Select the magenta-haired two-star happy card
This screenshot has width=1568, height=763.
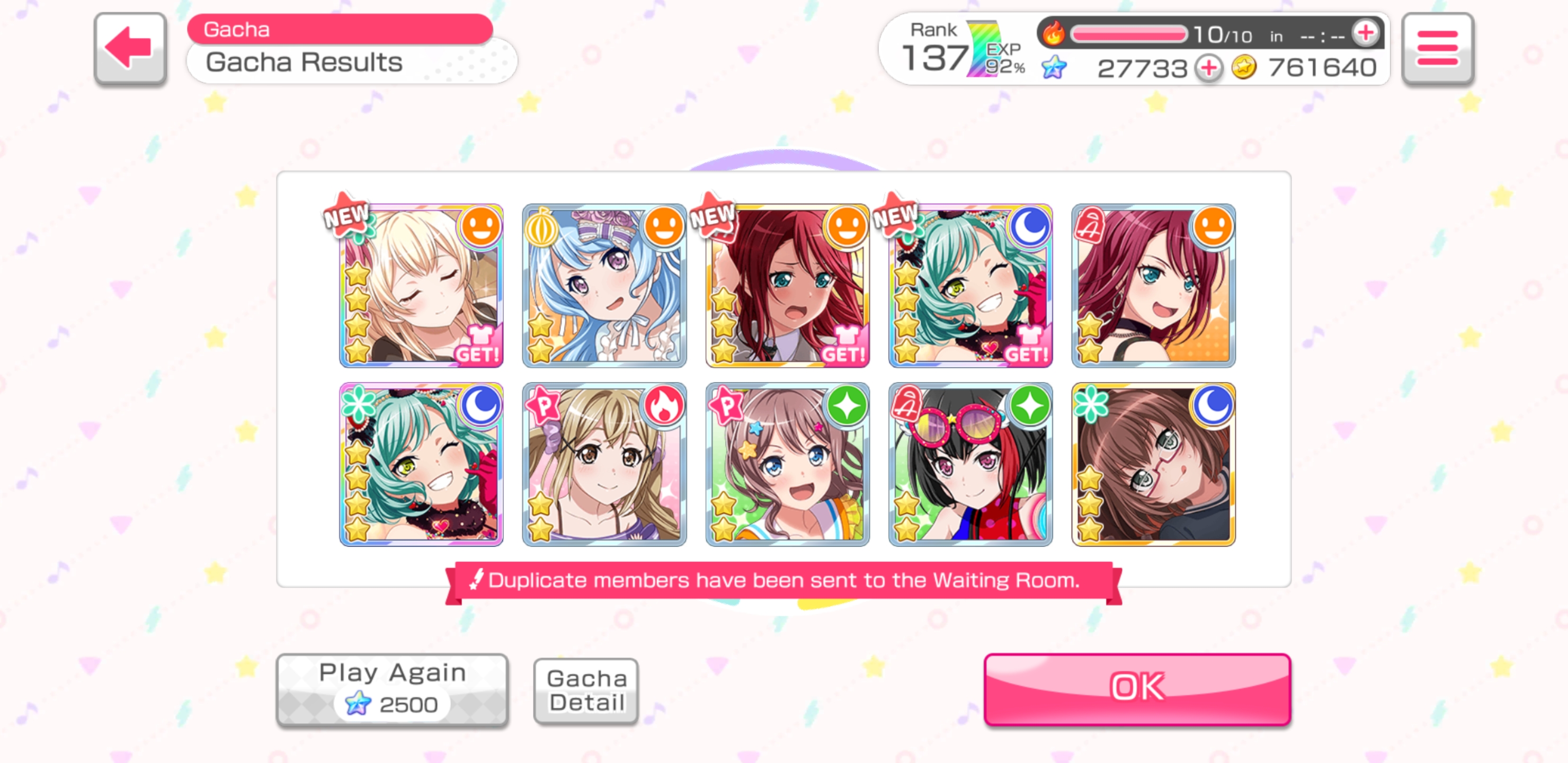1153,286
